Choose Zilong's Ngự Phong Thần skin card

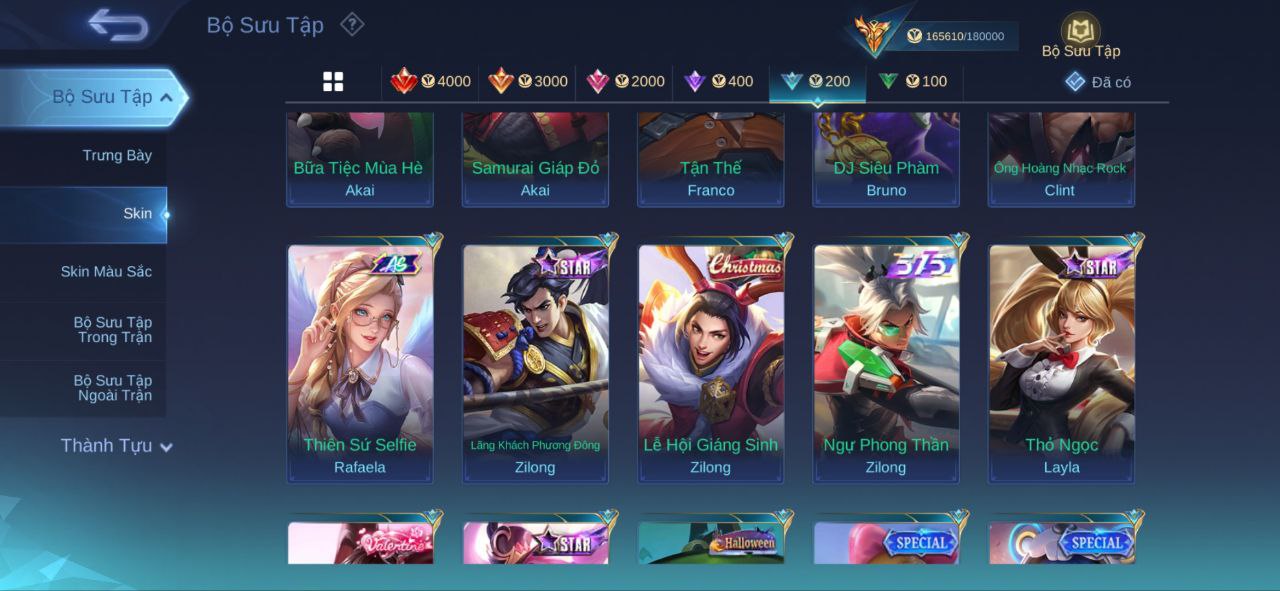(x=886, y=362)
